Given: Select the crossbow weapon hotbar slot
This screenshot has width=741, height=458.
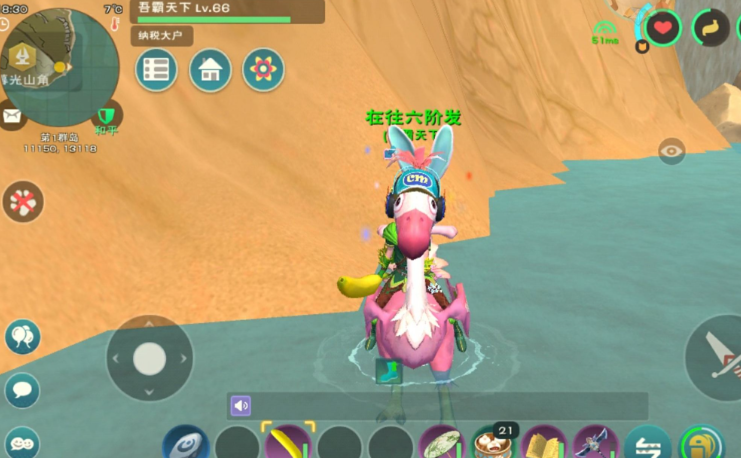Looking at the screenshot, I should point(596,443).
